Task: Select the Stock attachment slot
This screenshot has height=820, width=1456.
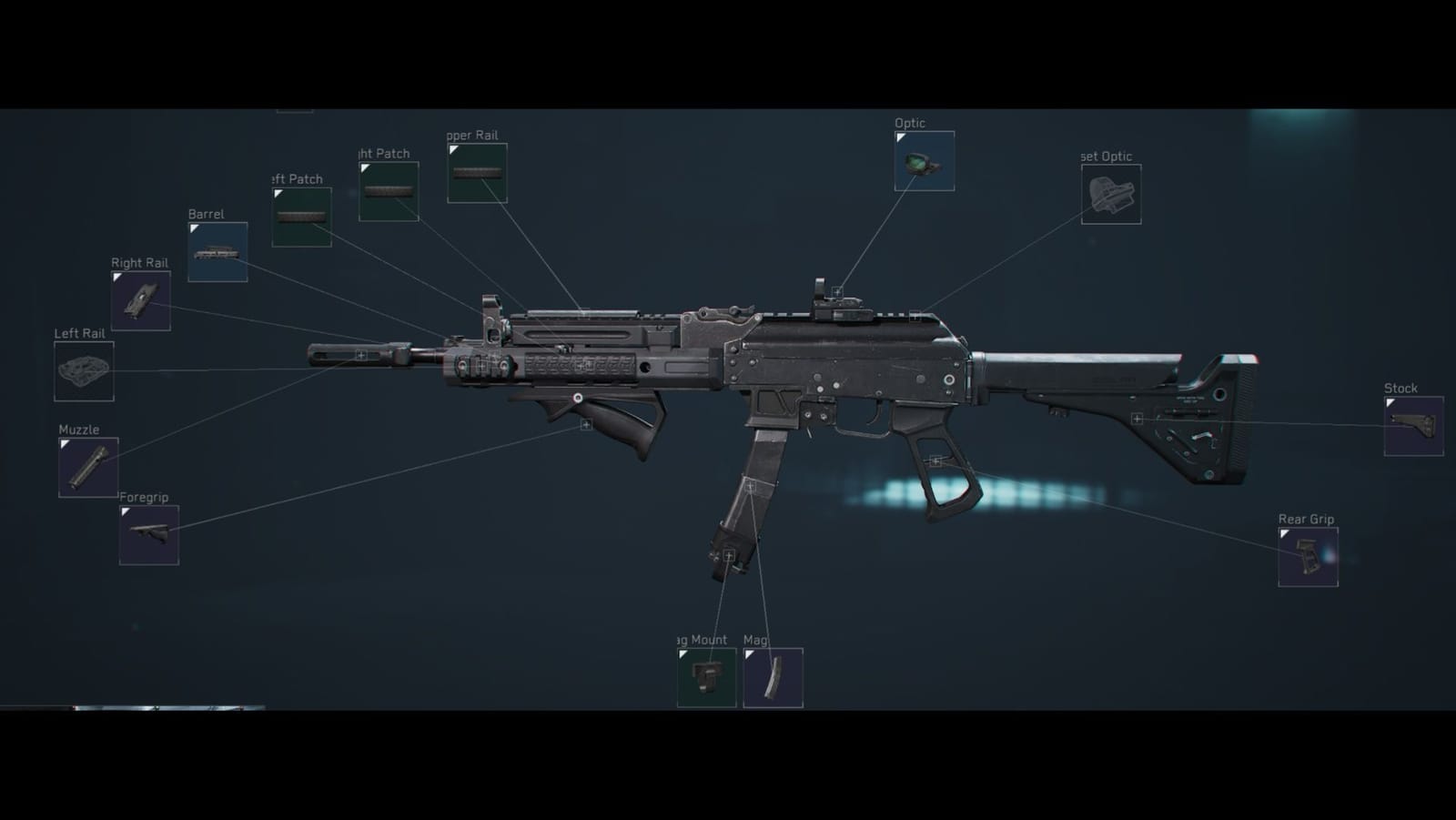Action: (x=1414, y=428)
